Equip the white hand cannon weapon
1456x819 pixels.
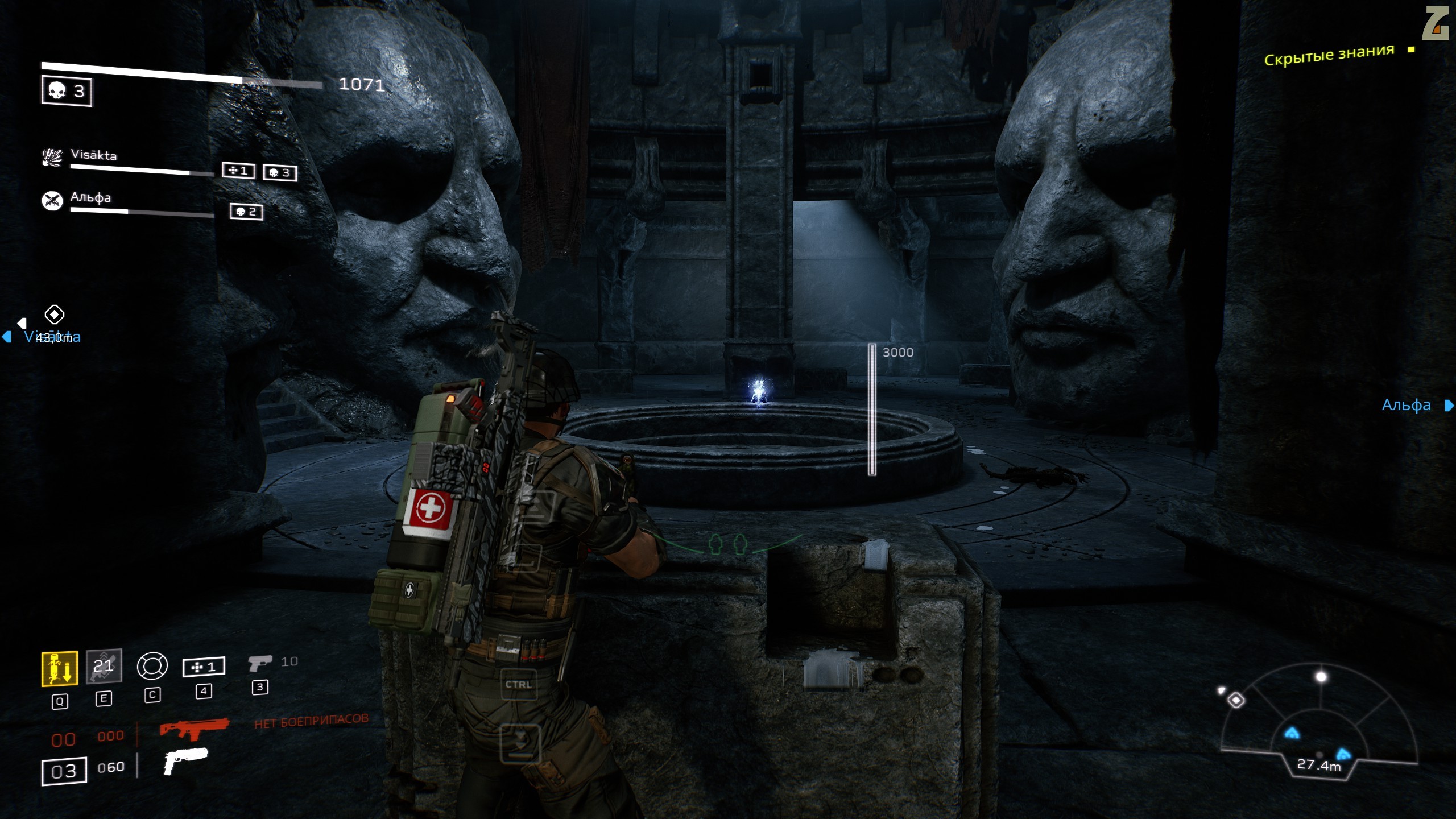185,760
